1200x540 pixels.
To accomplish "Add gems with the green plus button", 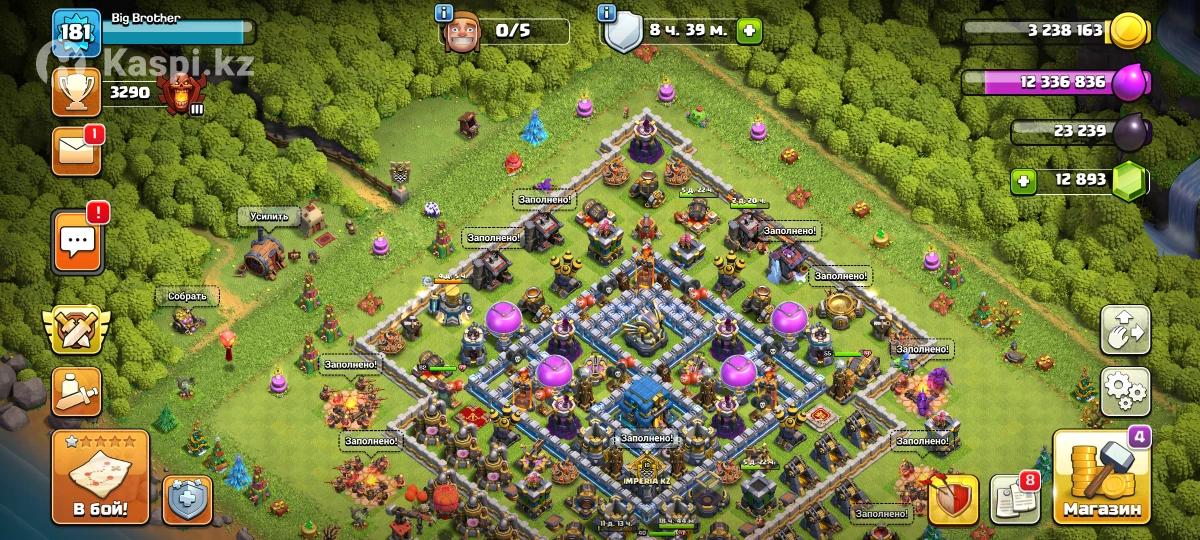I will [1022, 181].
